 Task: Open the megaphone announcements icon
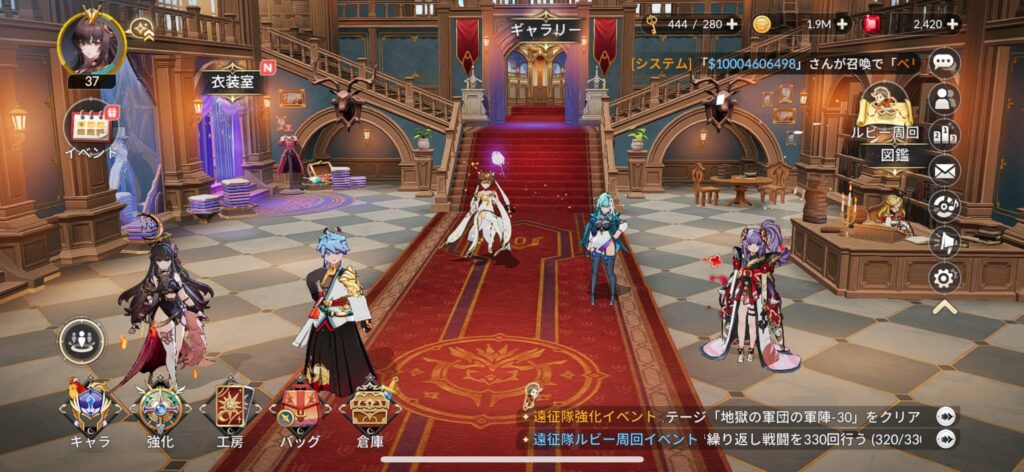tap(944, 242)
